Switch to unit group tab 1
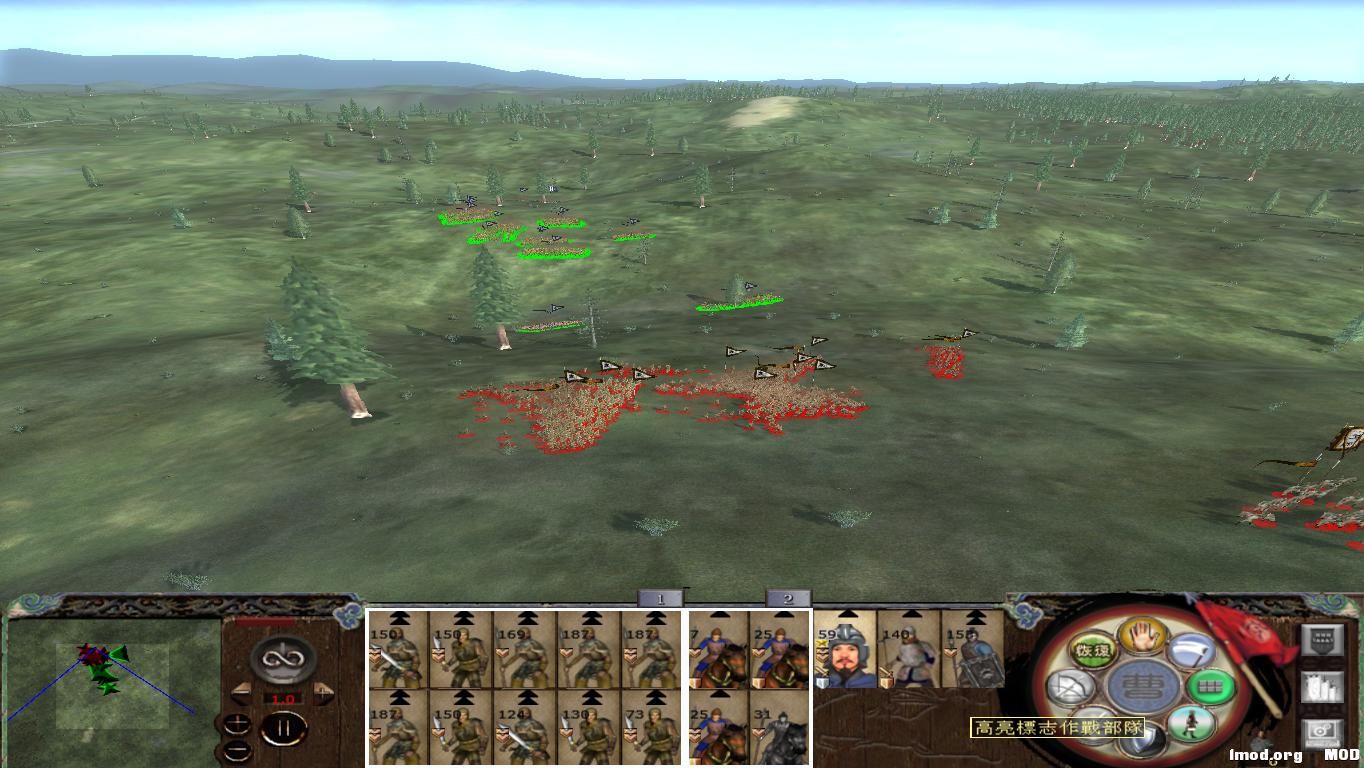The image size is (1364, 768). click(660, 595)
